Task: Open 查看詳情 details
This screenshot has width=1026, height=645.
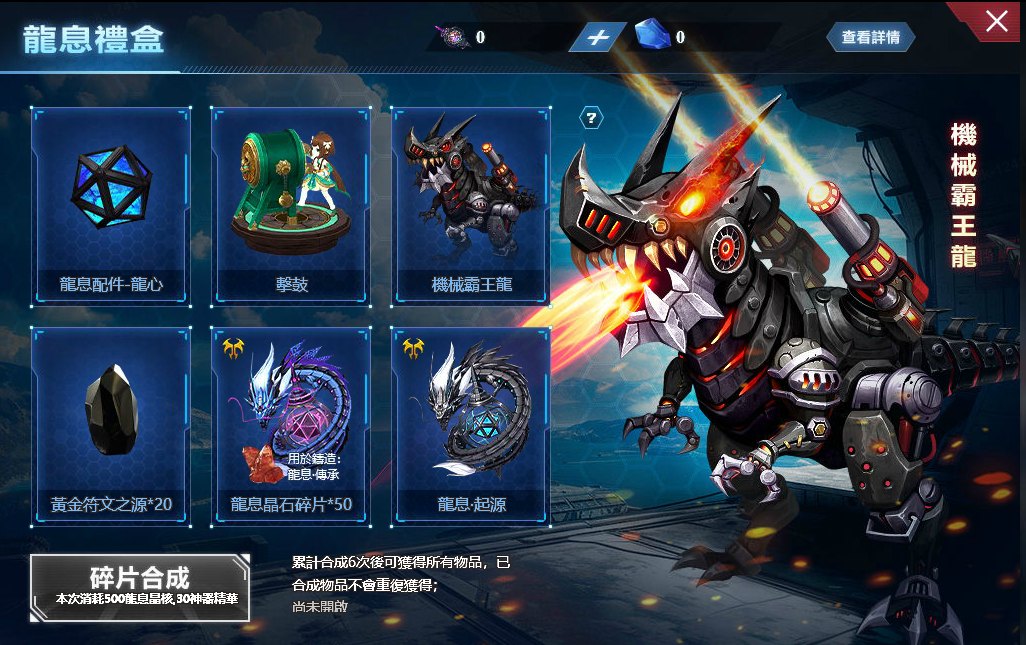Action: coord(870,38)
